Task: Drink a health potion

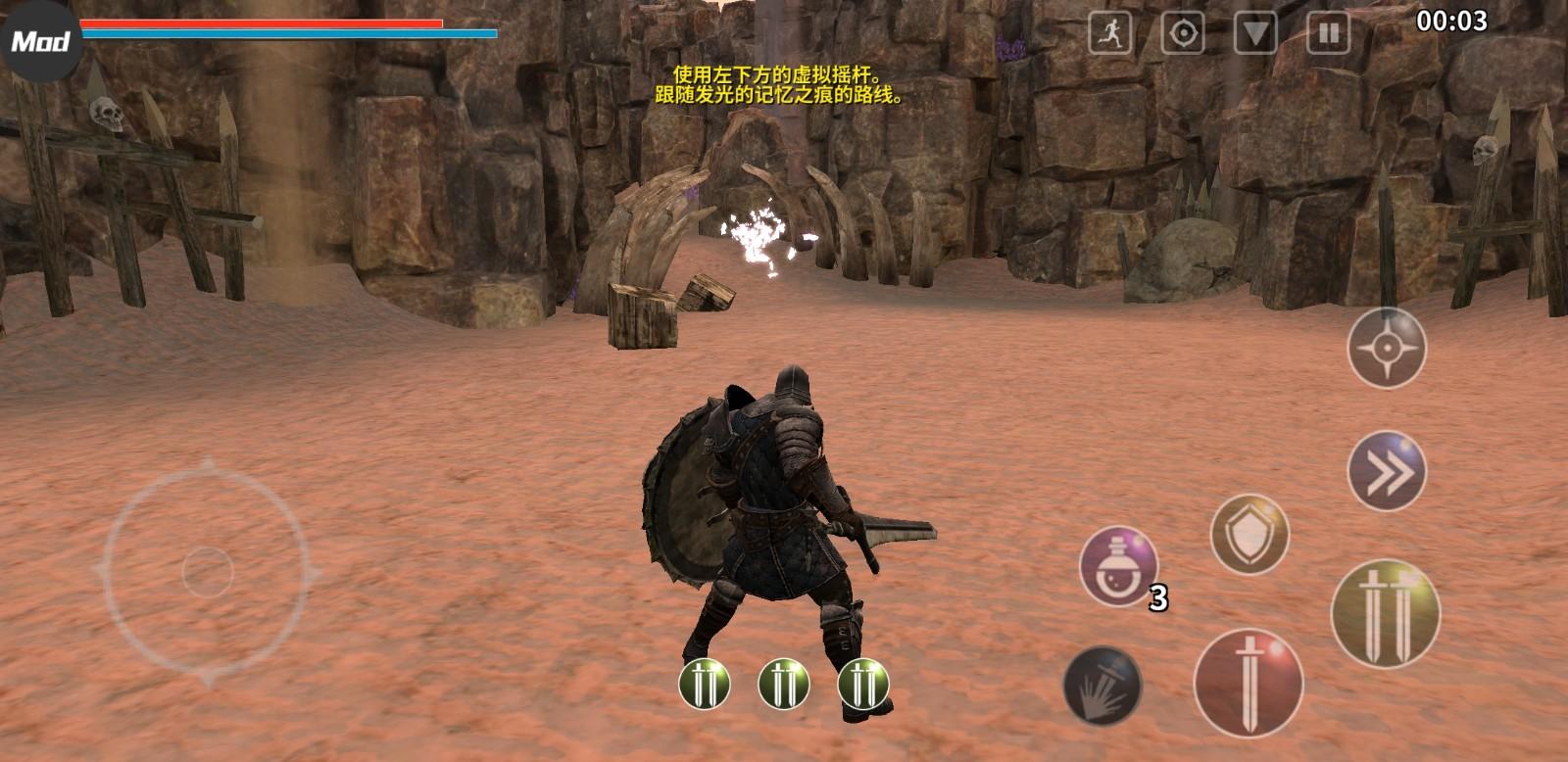Action: click(x=1118, y=567)
